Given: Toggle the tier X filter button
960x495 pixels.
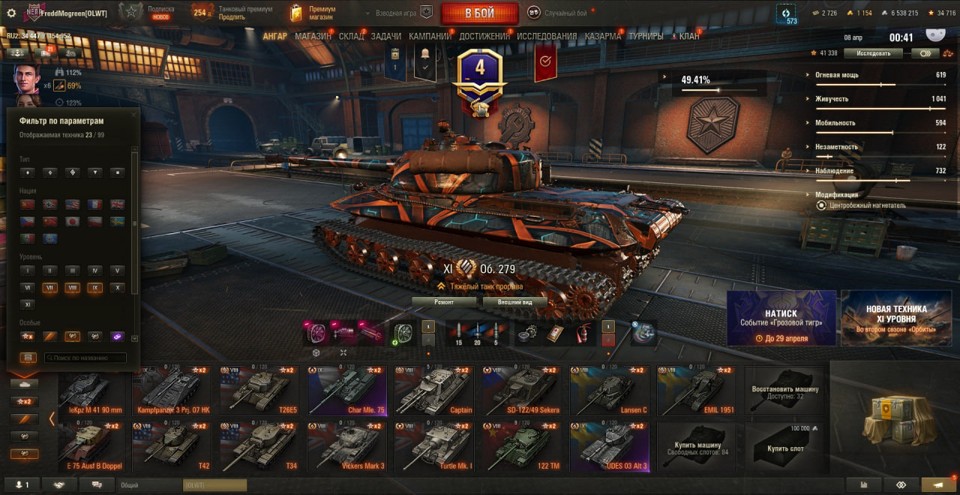Looking at the screenshot, I should point(117,287).
